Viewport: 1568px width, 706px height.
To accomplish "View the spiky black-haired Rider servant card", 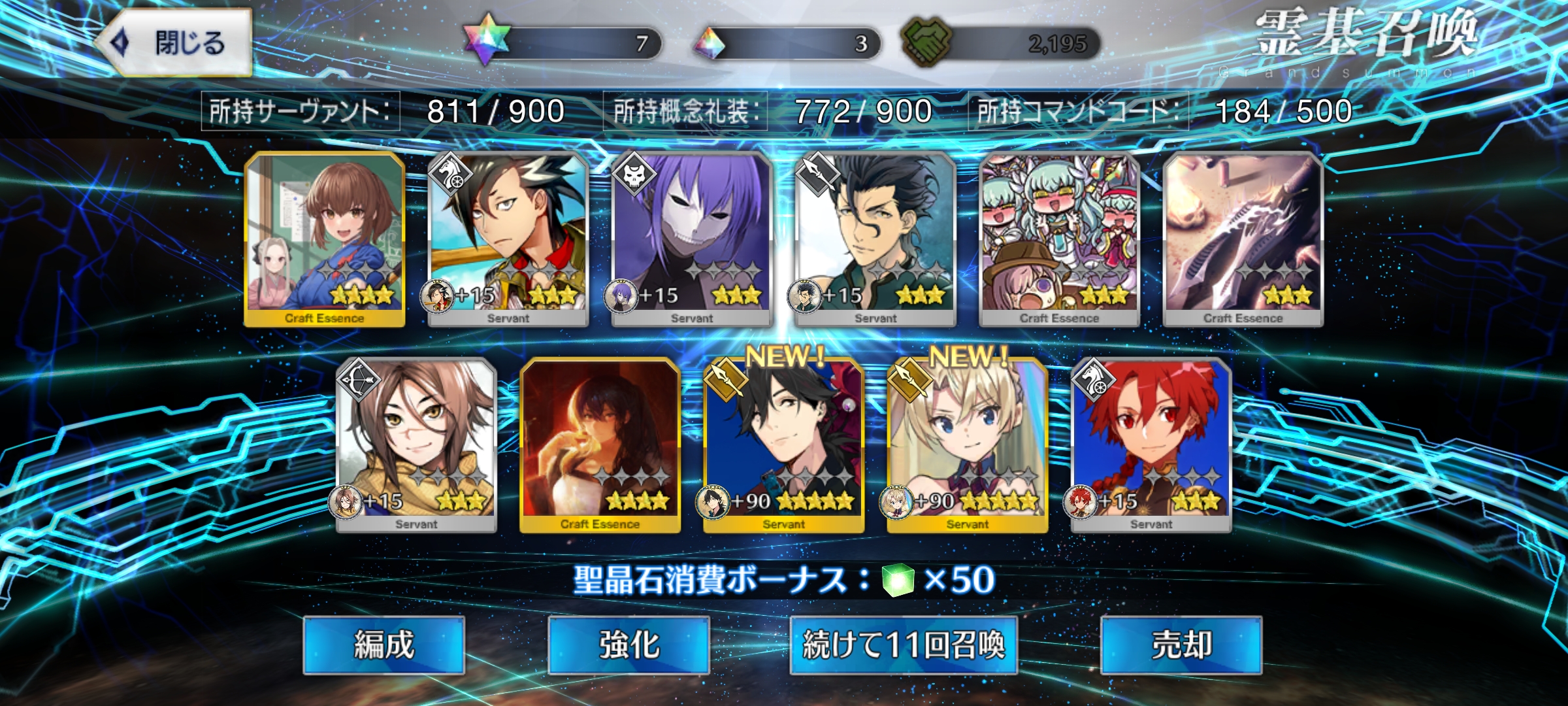I will point(508,239).
